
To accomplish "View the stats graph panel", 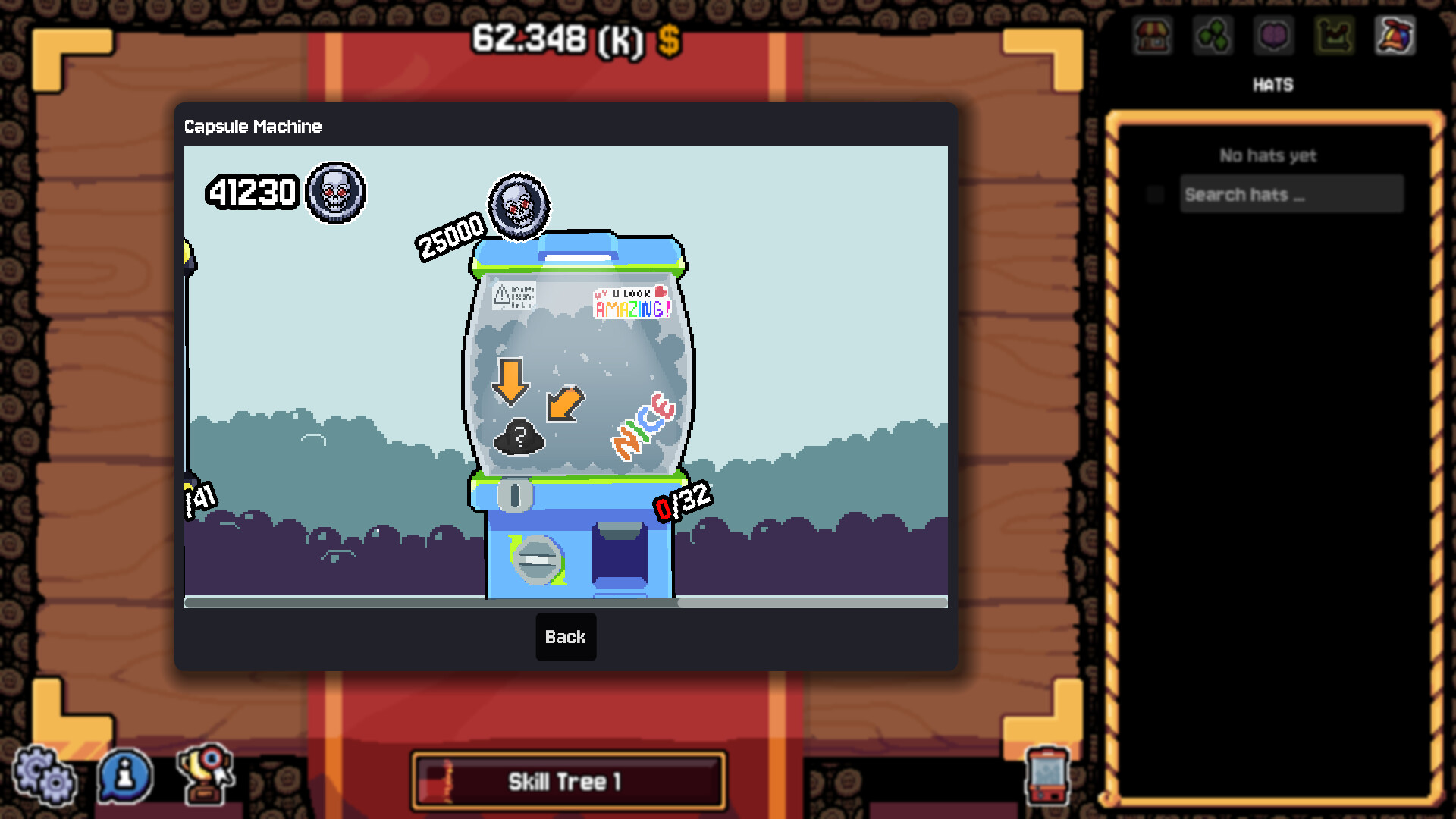I will point(1335,36).
